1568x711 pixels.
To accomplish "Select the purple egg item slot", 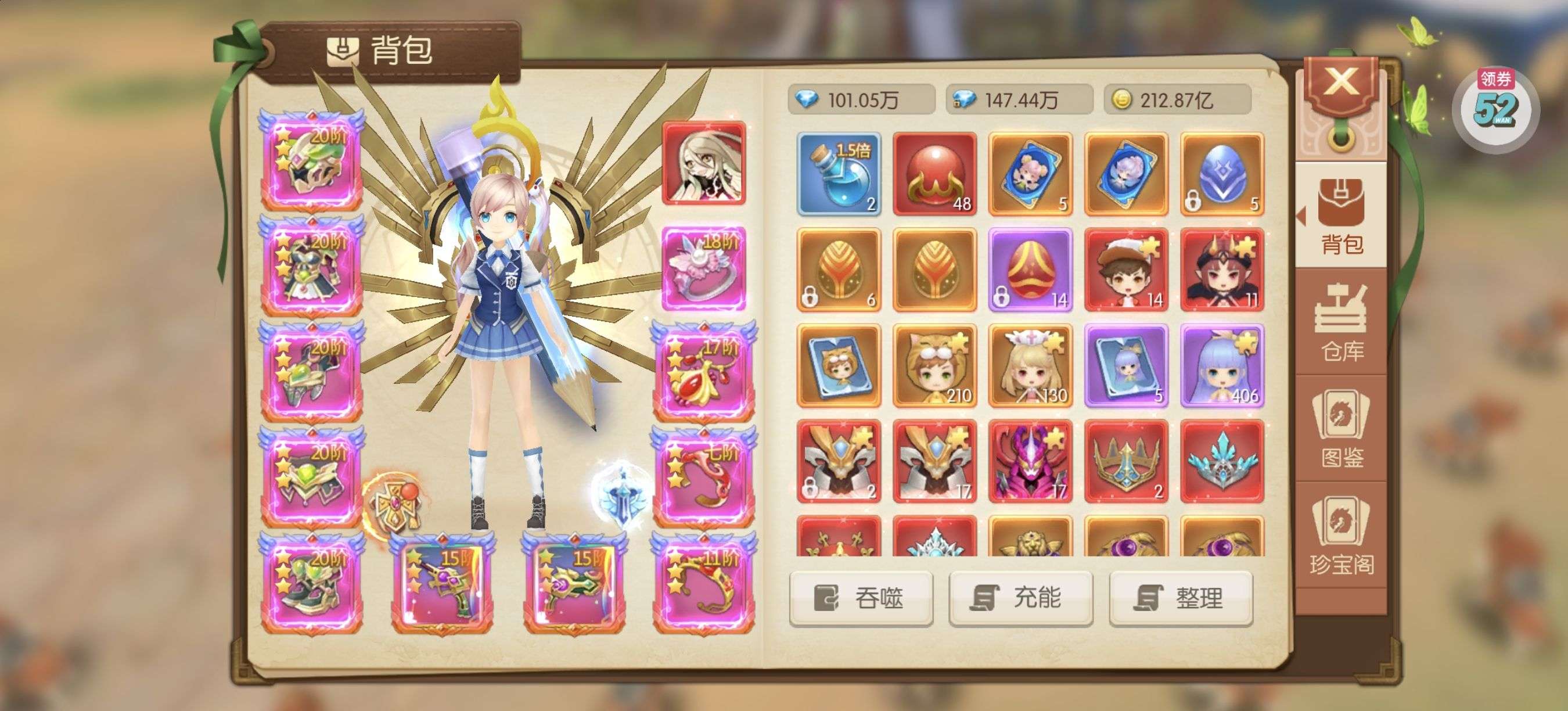I will (1030, 270).
